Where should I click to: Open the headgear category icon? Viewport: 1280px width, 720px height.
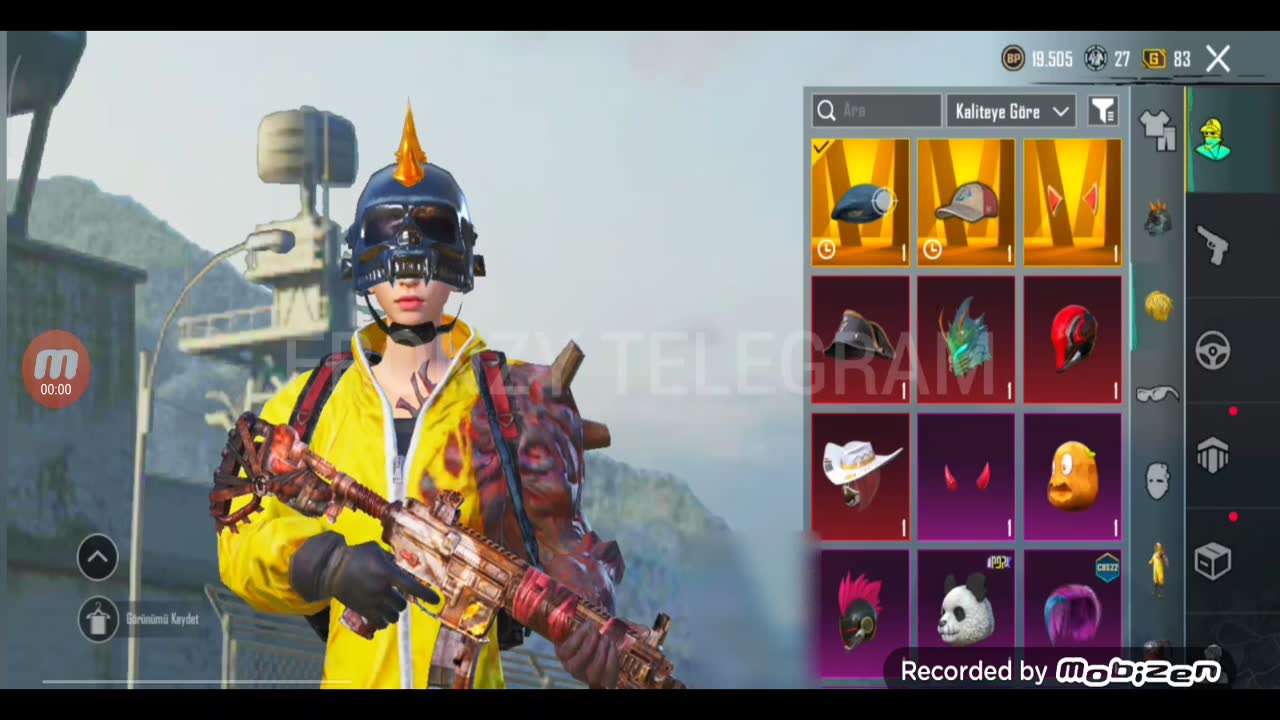(x=1157, y=218)
